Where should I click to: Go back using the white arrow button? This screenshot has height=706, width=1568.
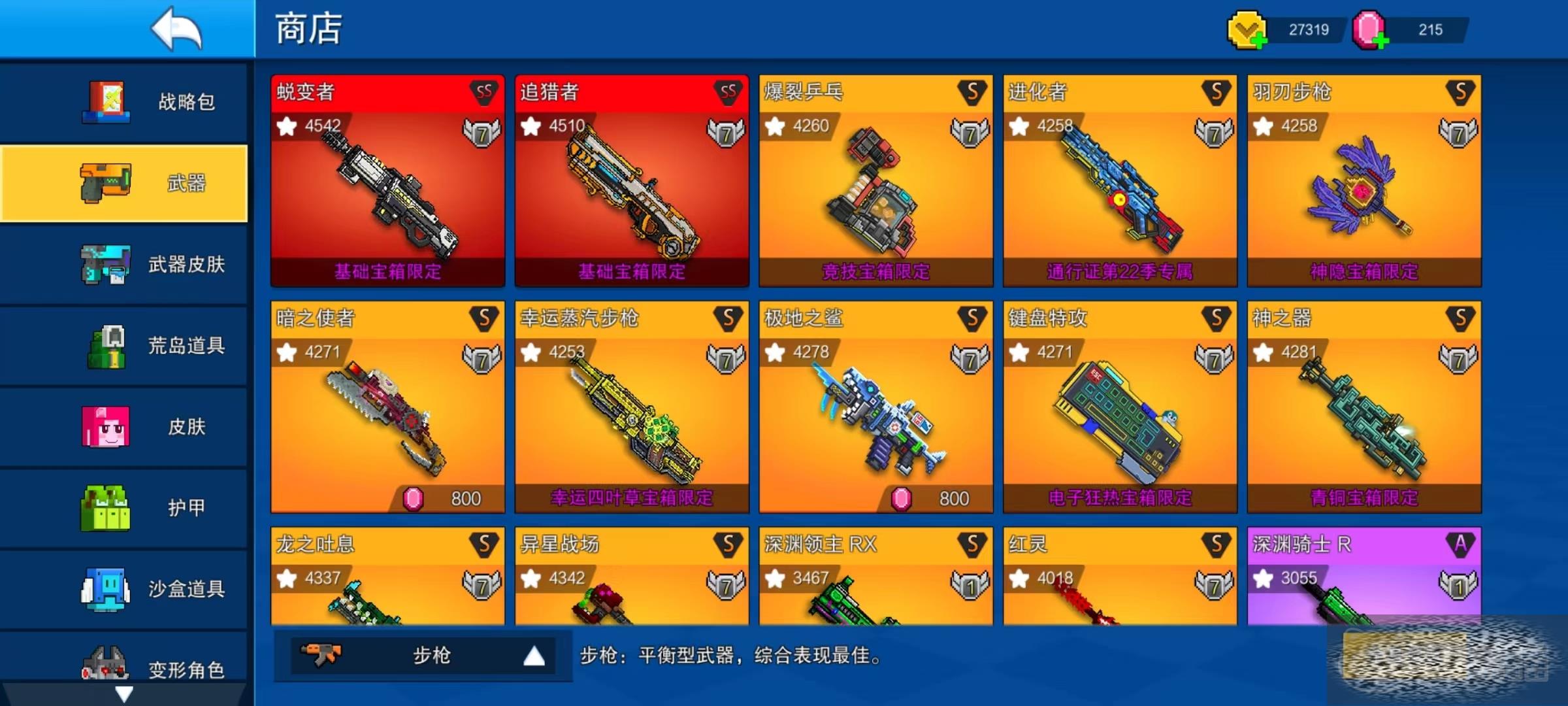coord(175,29)
